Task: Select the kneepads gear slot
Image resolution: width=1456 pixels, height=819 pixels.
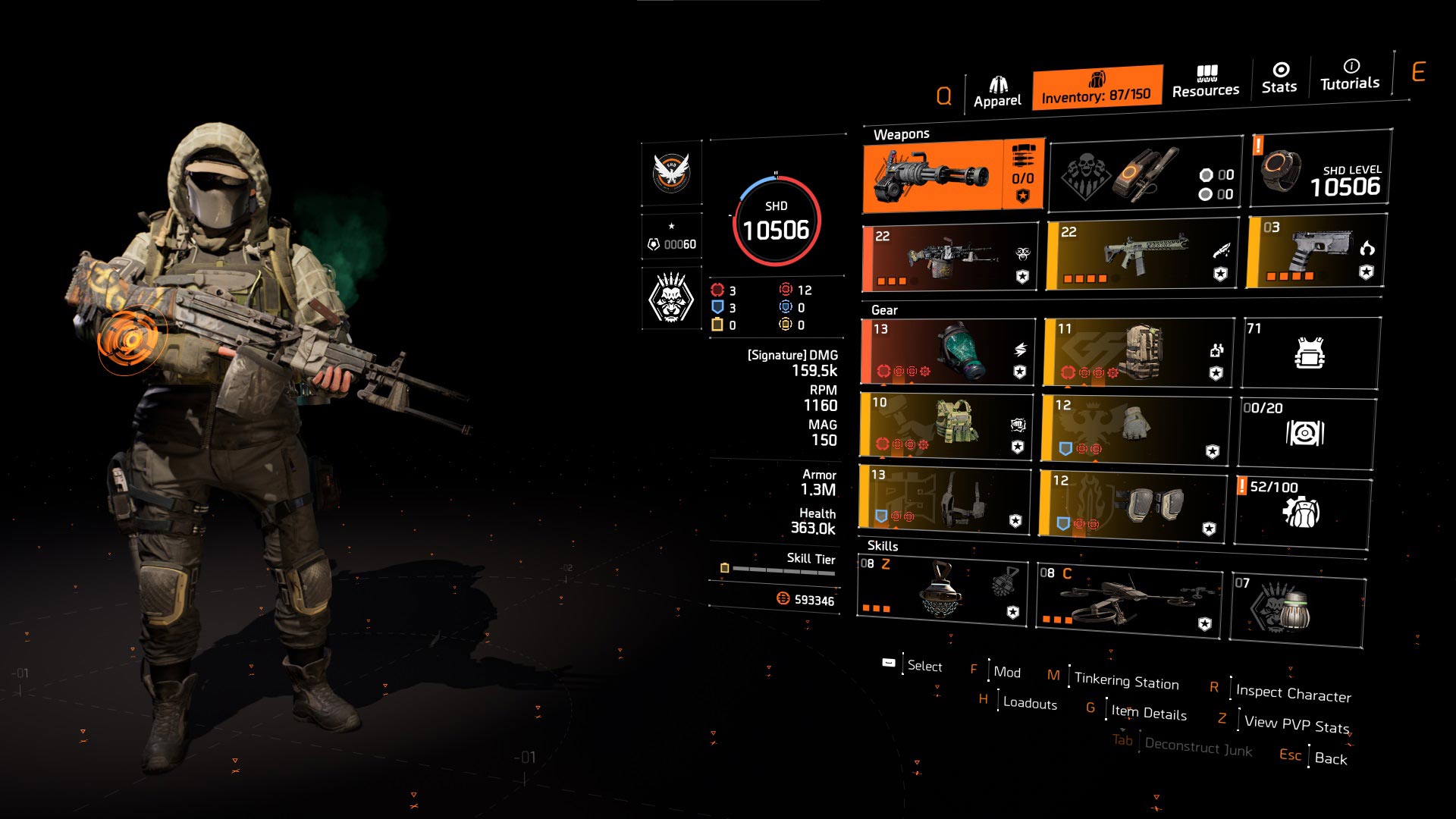Action: click(x=1133, y=504)
